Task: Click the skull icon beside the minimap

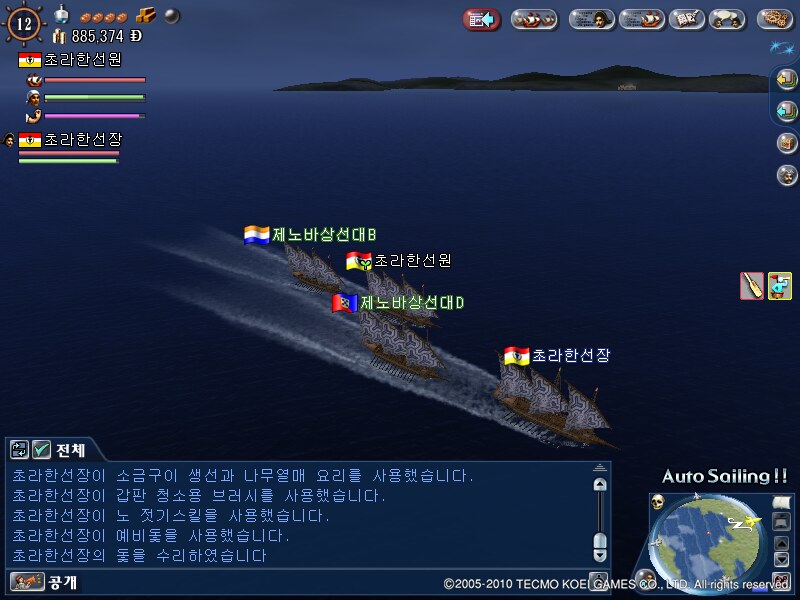Action: [657, 502]
